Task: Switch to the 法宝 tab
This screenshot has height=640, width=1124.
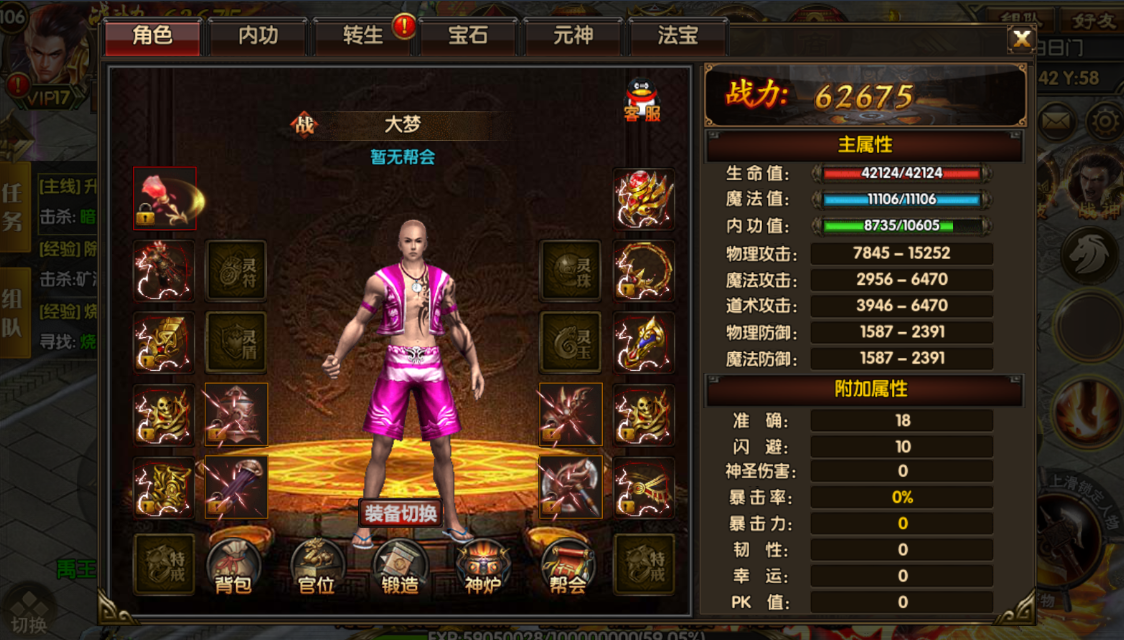Action: [x=678, y=37]
